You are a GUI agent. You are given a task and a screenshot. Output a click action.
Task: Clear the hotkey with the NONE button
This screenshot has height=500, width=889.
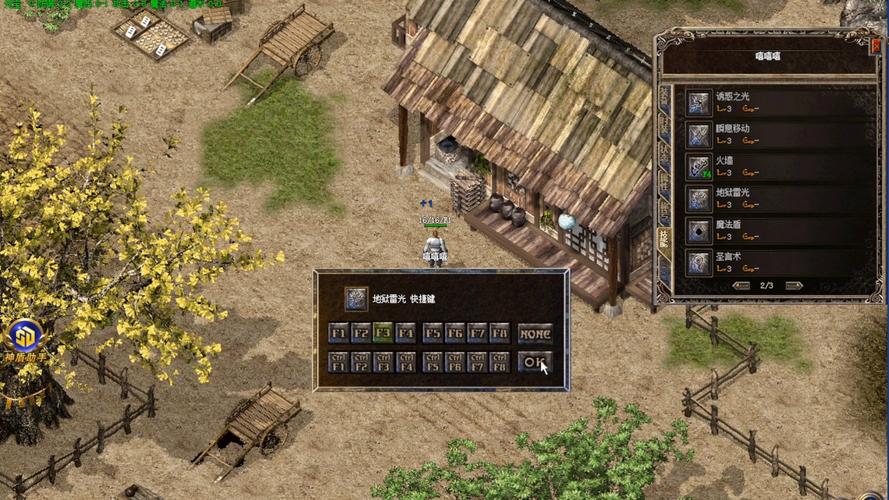[536, 333]
